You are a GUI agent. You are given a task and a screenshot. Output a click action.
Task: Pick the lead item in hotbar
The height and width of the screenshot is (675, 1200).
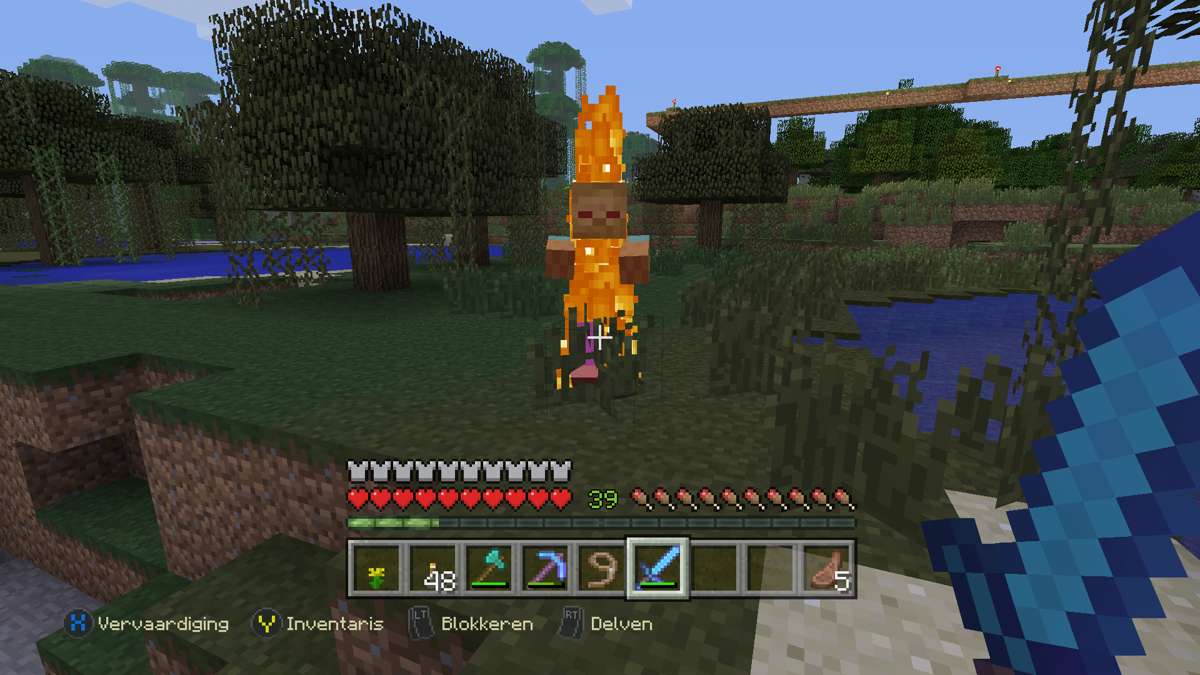point(601,569)
